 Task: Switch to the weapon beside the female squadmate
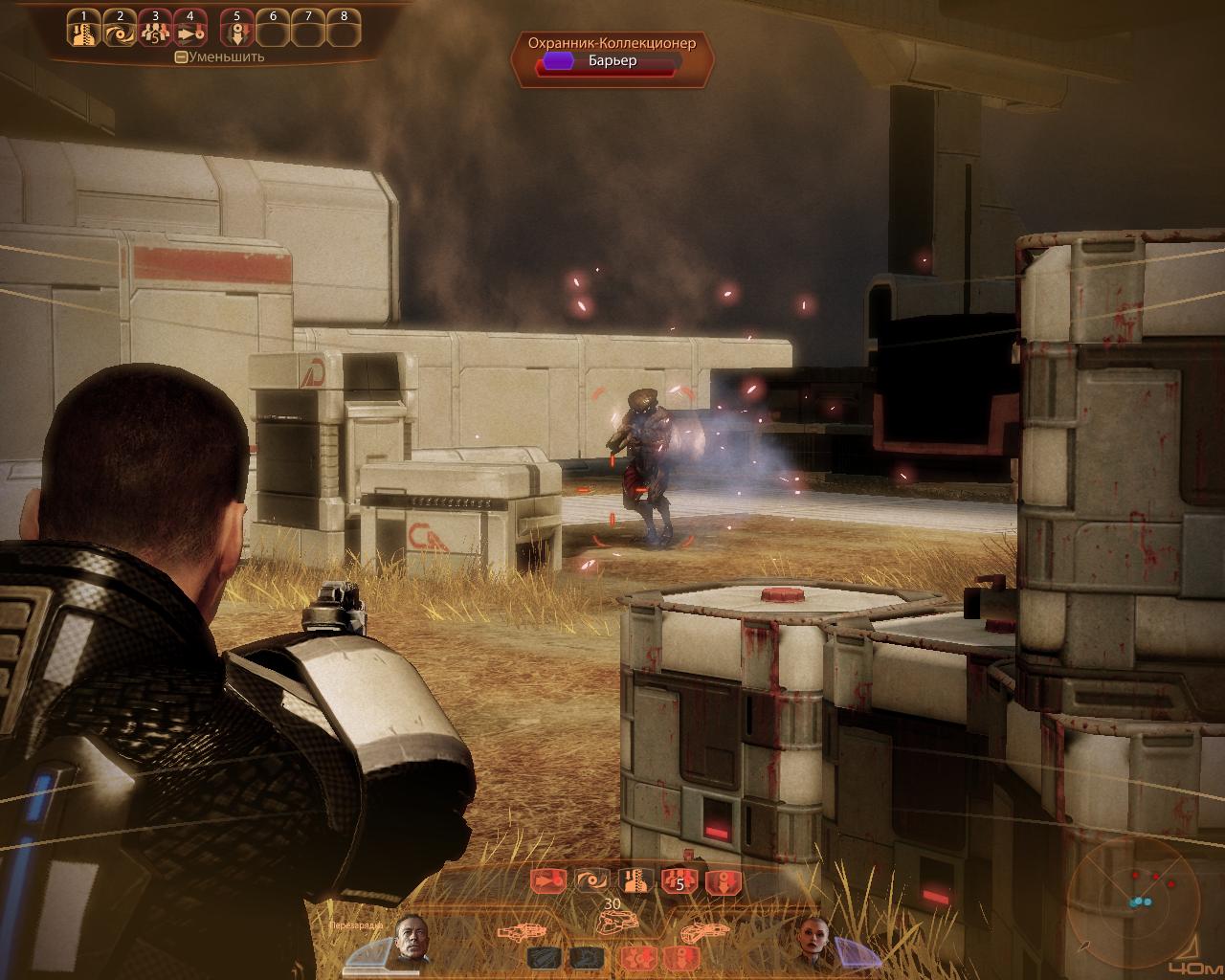coord(704,930)
